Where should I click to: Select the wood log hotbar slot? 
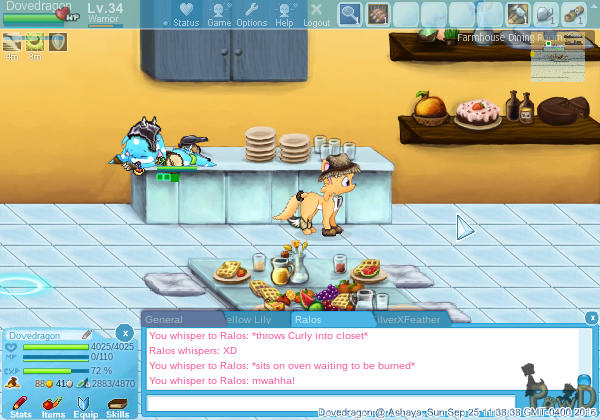pyautogui.click(x=574, y=14)
